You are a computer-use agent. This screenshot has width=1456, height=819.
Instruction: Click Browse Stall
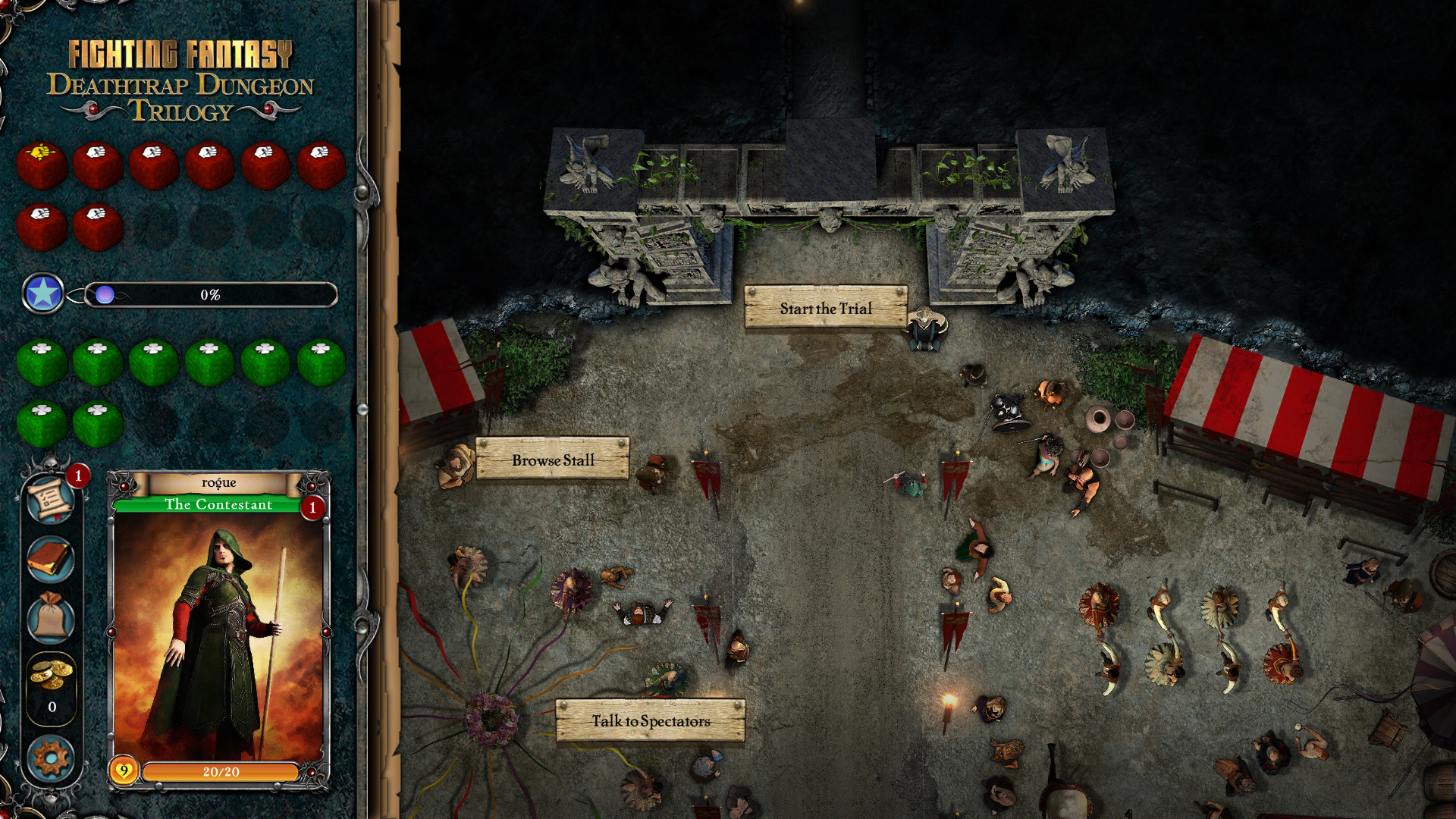554,460
